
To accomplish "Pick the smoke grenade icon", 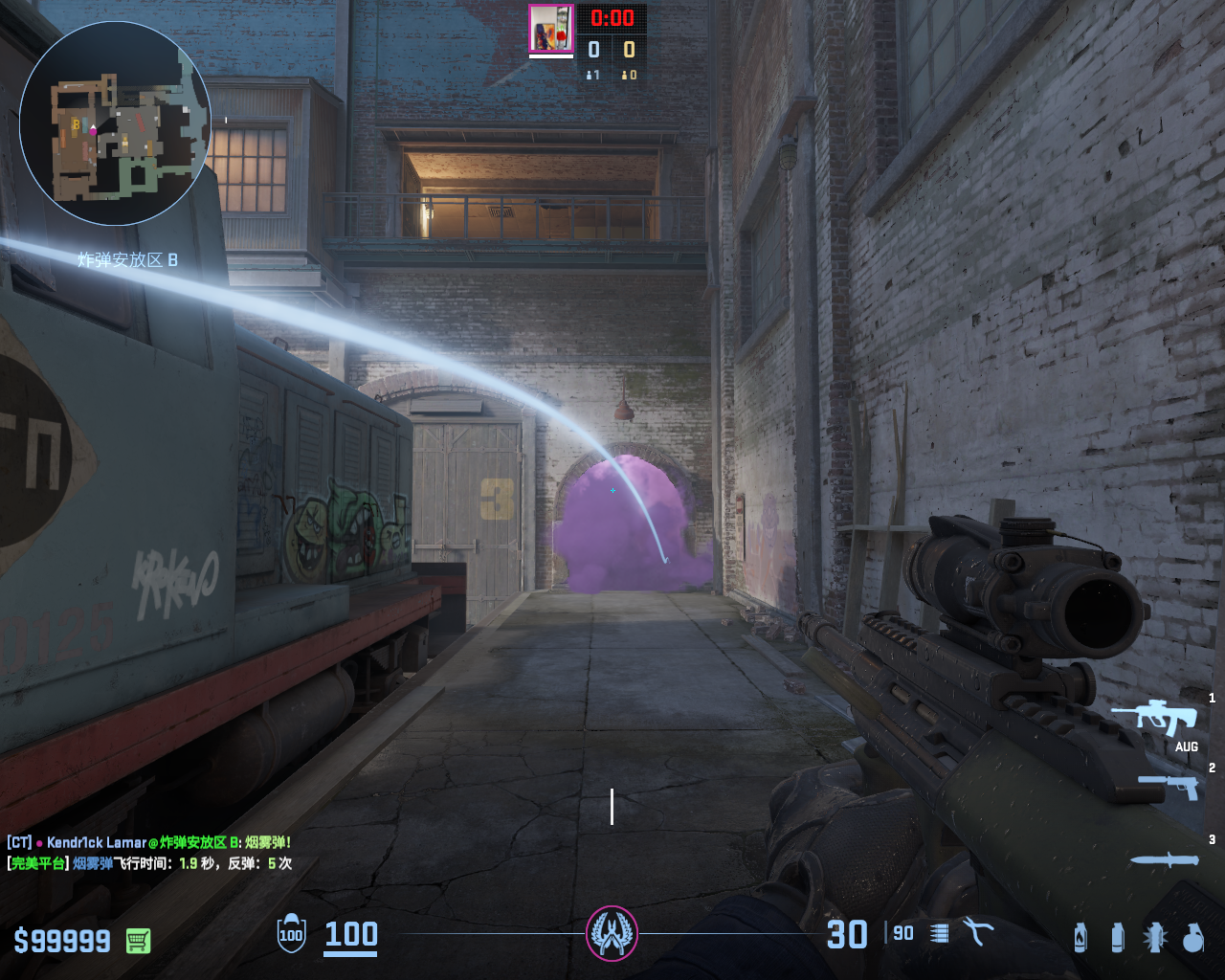I will (x=1117, y=938).
